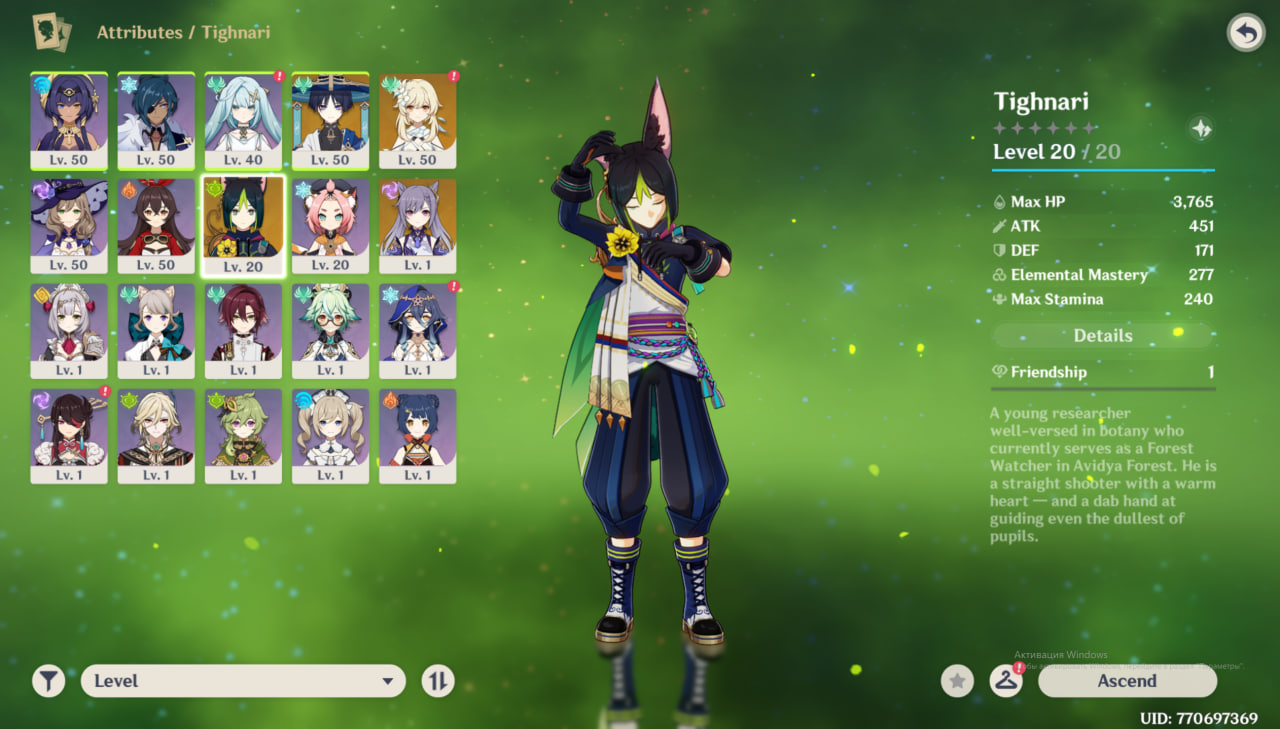Choose Kaeya from the character list

(156, 120)
